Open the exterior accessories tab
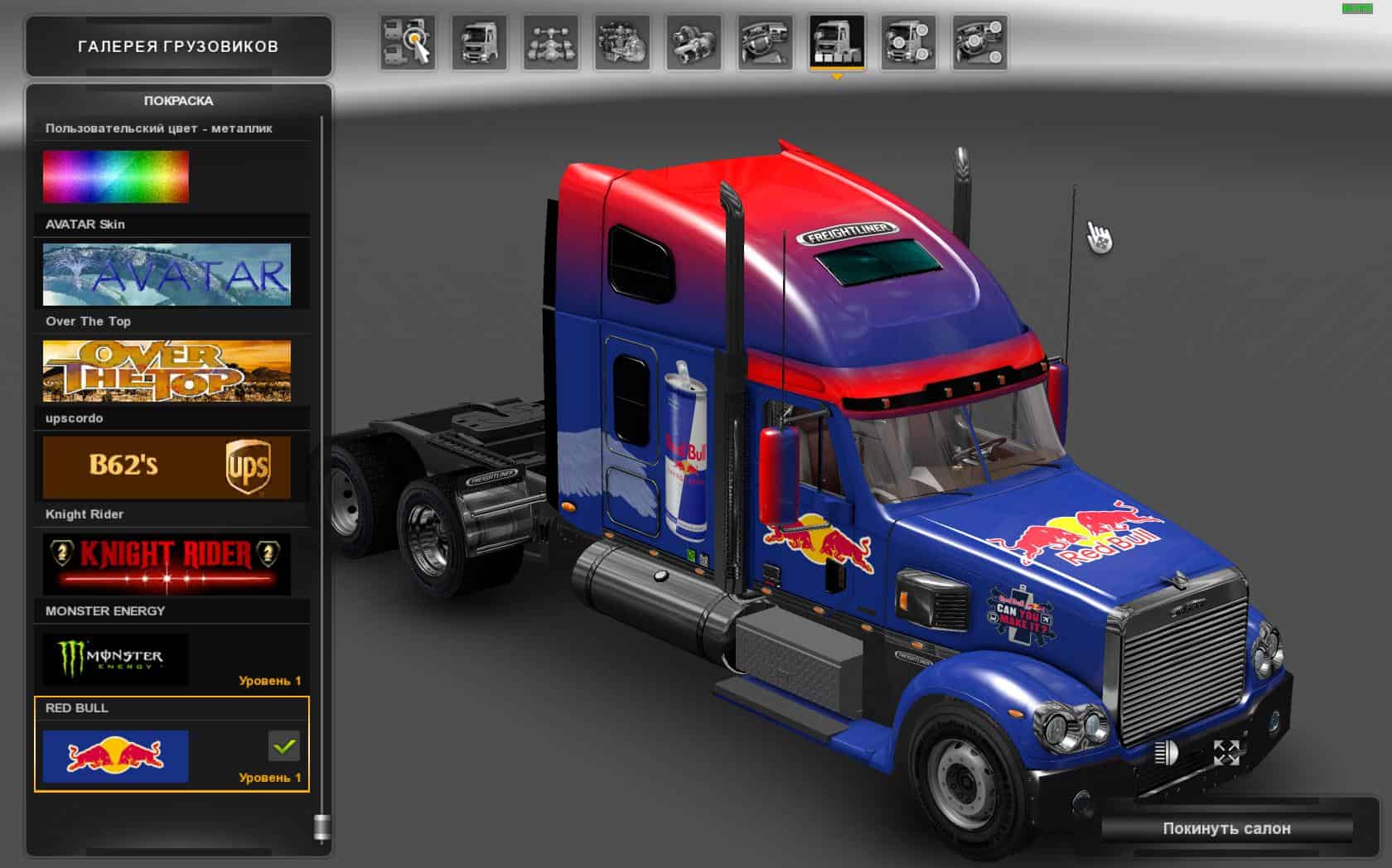 [908, 42]
